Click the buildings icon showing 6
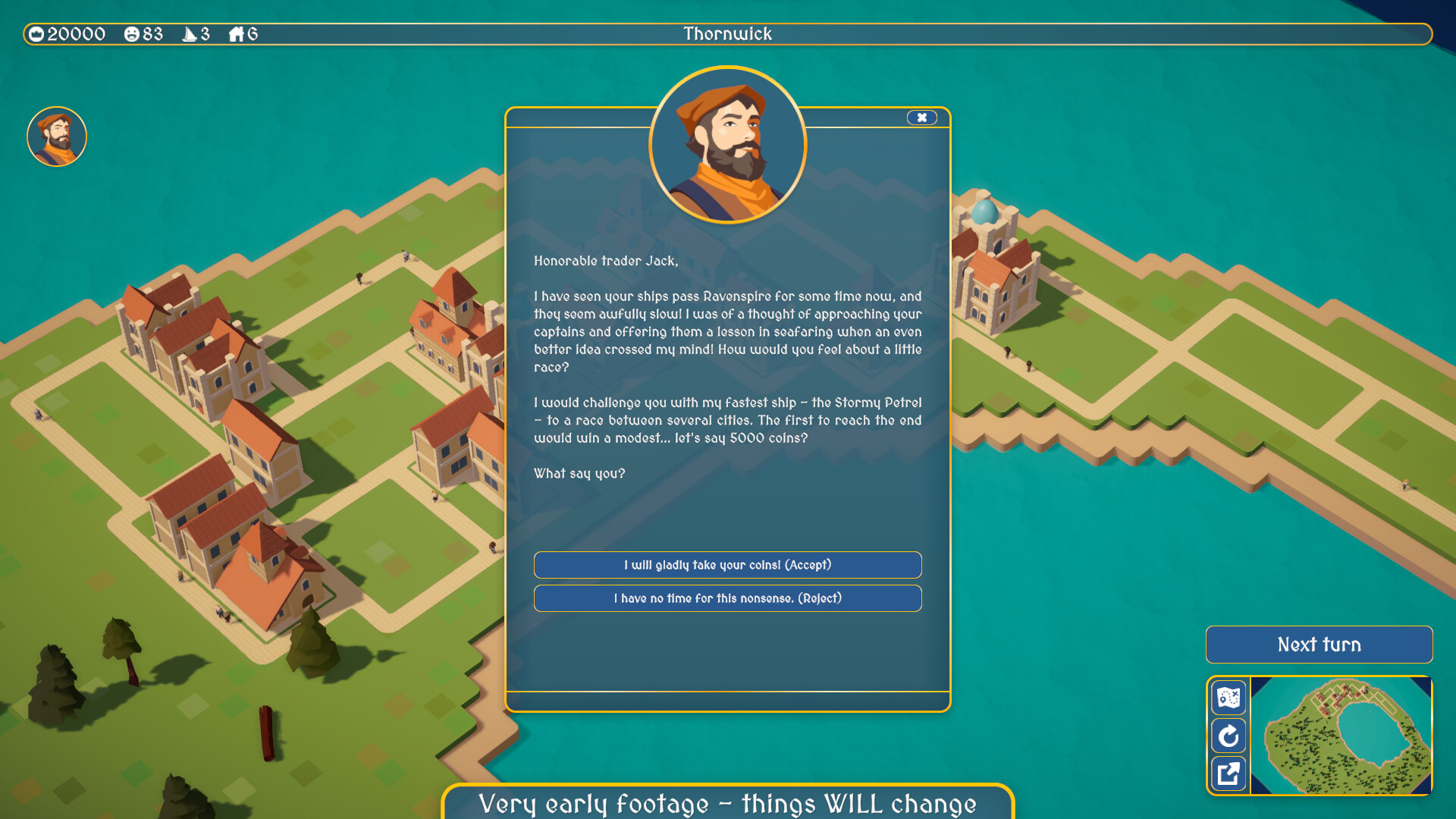 tap(237, 33)
